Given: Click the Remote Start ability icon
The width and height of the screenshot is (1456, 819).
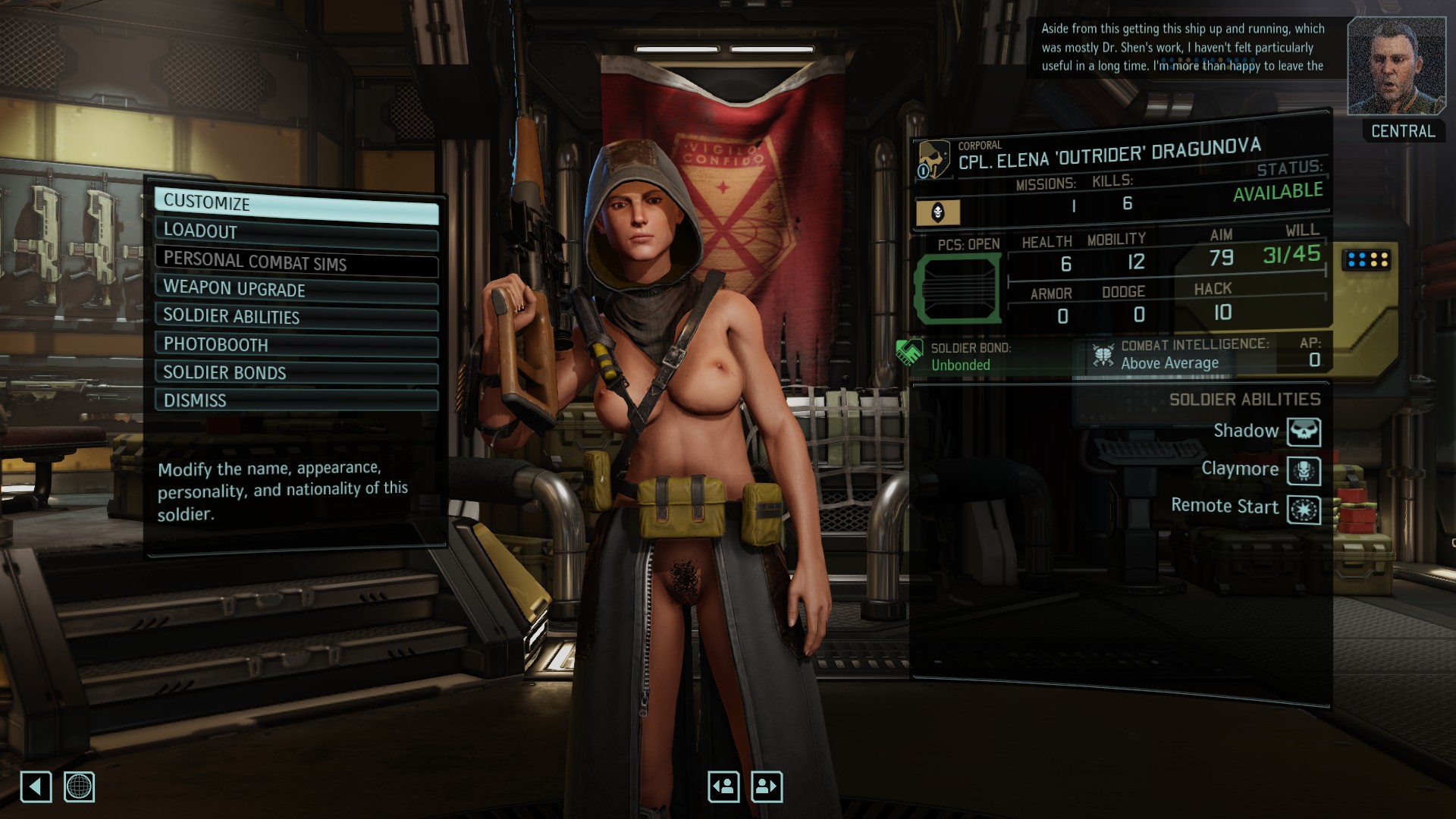Looking at the screenshot, I should pyautogui.click(x=1304, y=509).
